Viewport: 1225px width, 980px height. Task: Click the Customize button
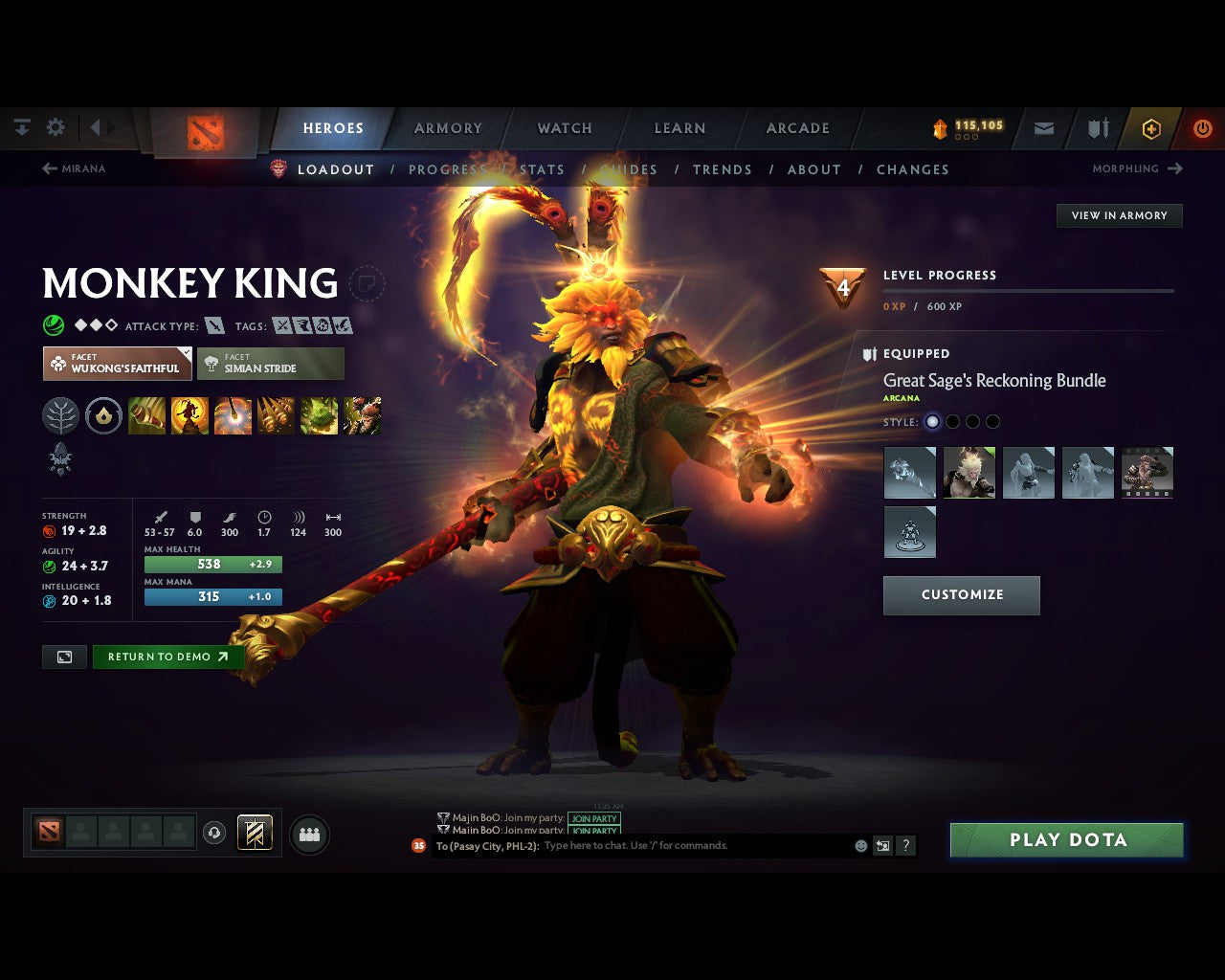click(x=961, y=594)
